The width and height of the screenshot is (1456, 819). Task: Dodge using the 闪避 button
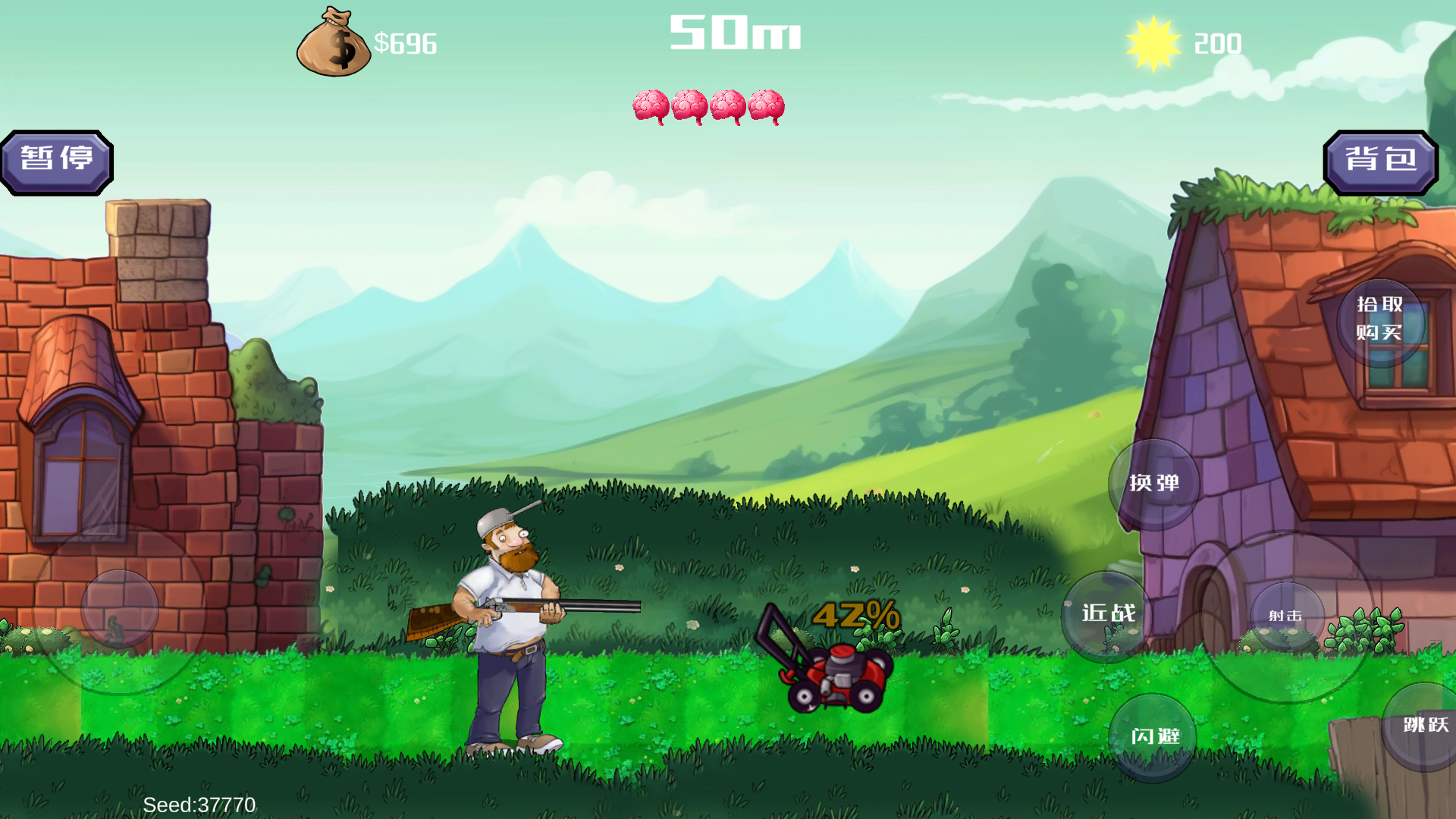1153,736
